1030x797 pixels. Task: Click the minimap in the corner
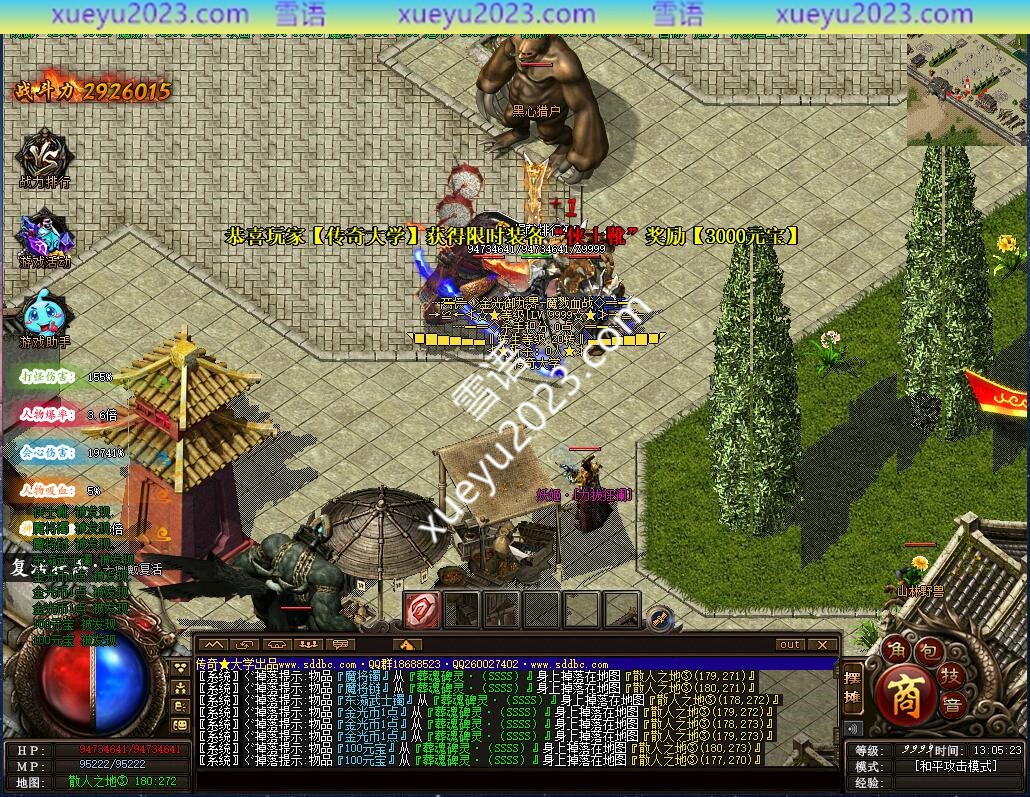966,92
